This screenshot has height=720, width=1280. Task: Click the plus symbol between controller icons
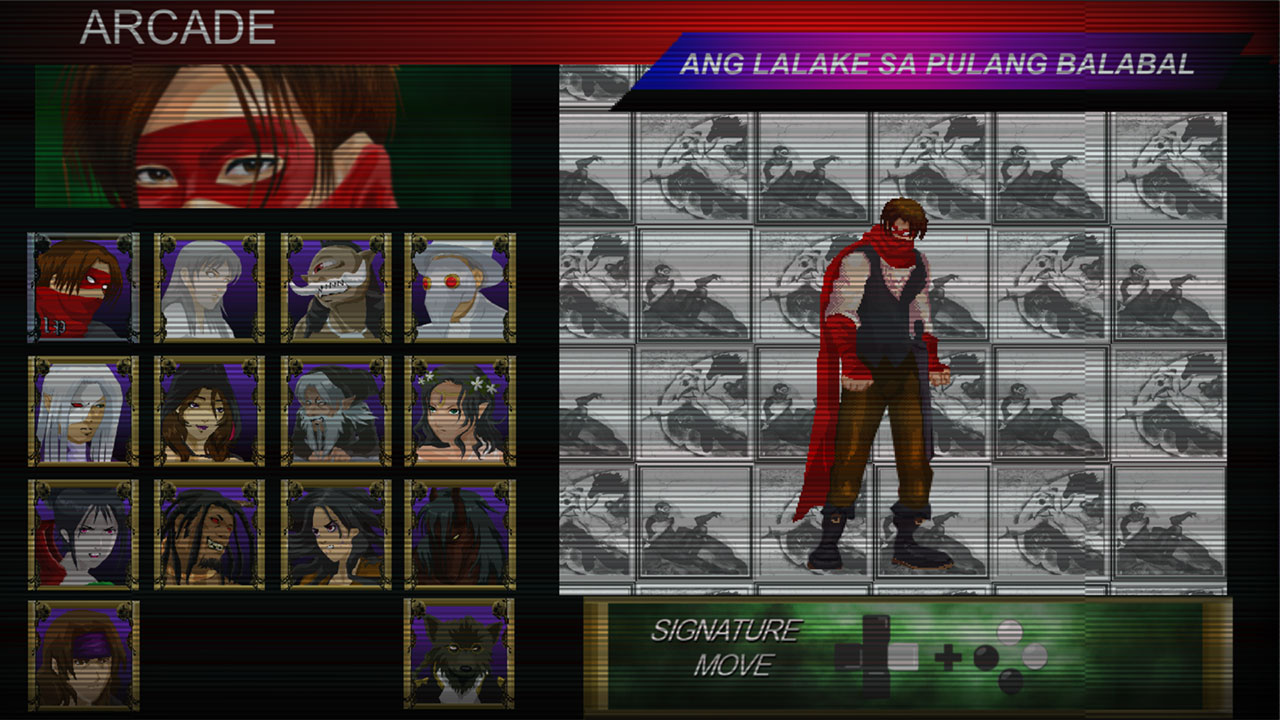click(x=947, y=657)
